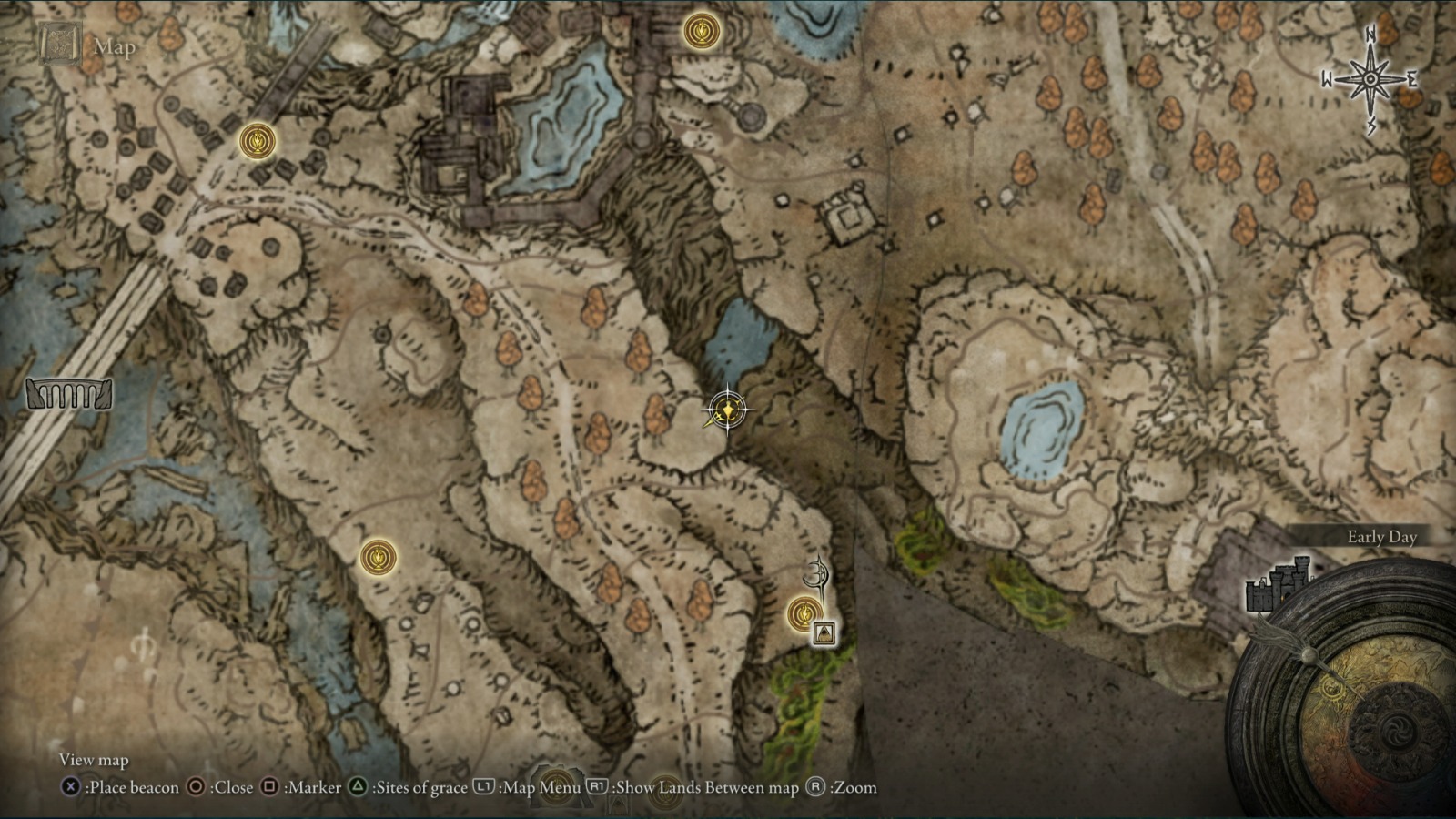Click the View map heading text
The height and width of the screenshot is (819, 1456).
pos(95,759)
